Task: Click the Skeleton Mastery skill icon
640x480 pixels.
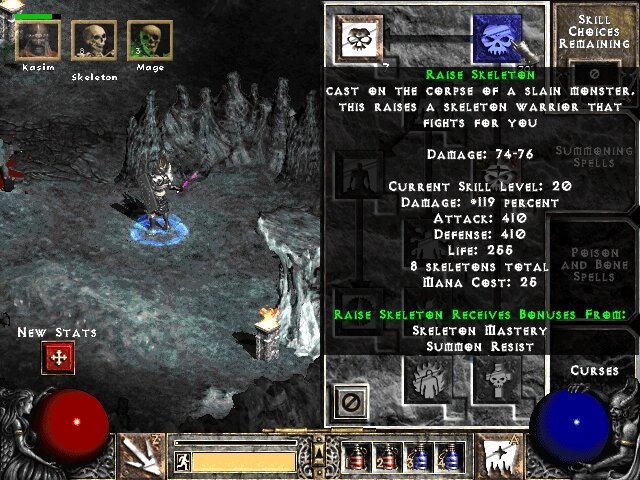Action: pyautogui.click(x=358, y=37)
